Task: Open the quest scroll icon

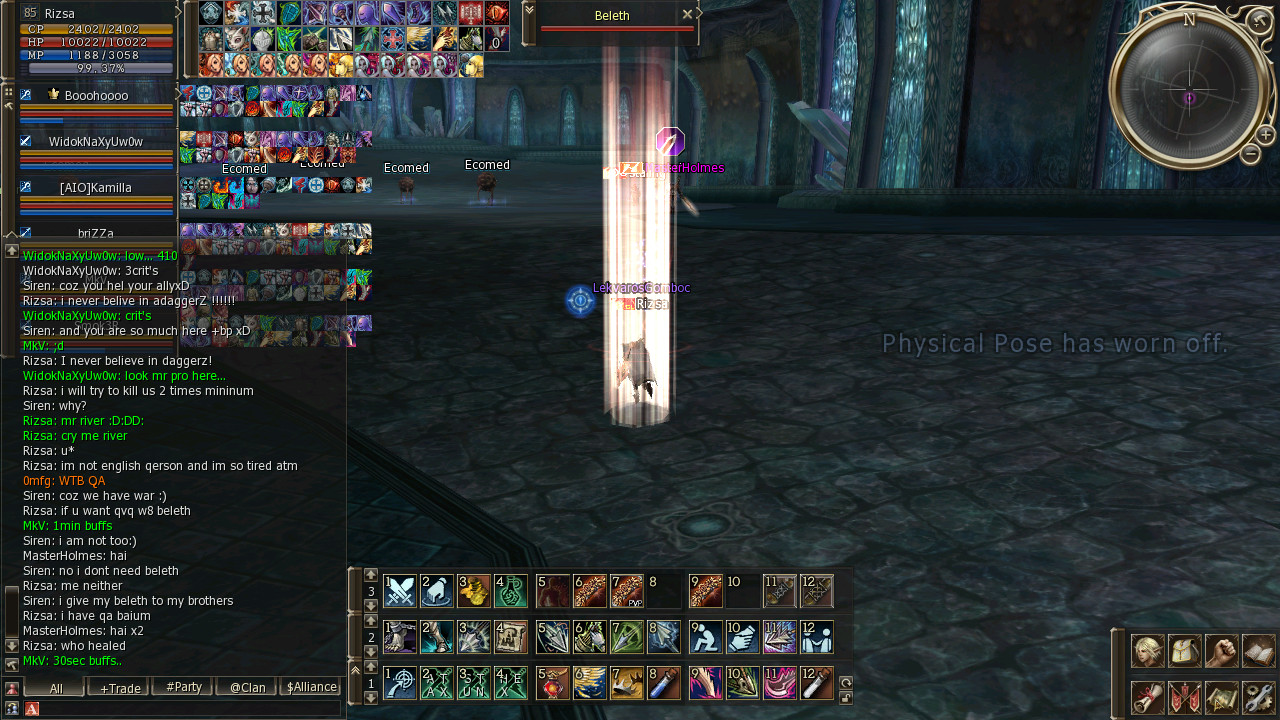Action: coord(1147,697)
